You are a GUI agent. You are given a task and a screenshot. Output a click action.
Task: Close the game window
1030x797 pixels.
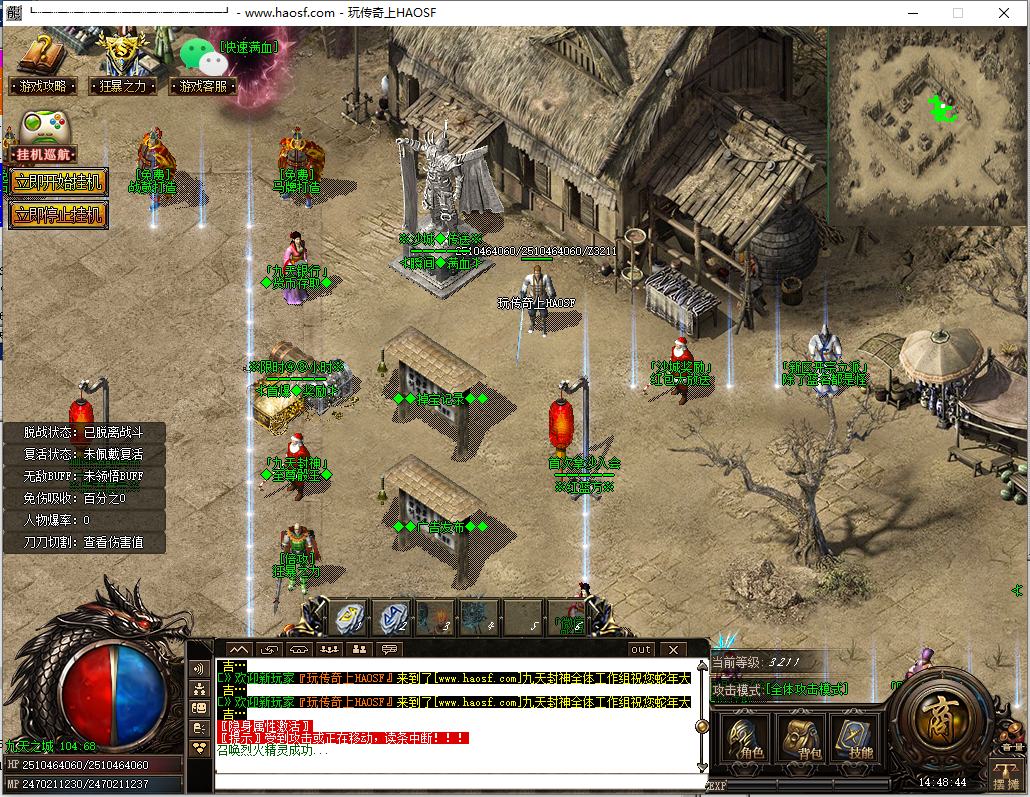point(1004,13)
